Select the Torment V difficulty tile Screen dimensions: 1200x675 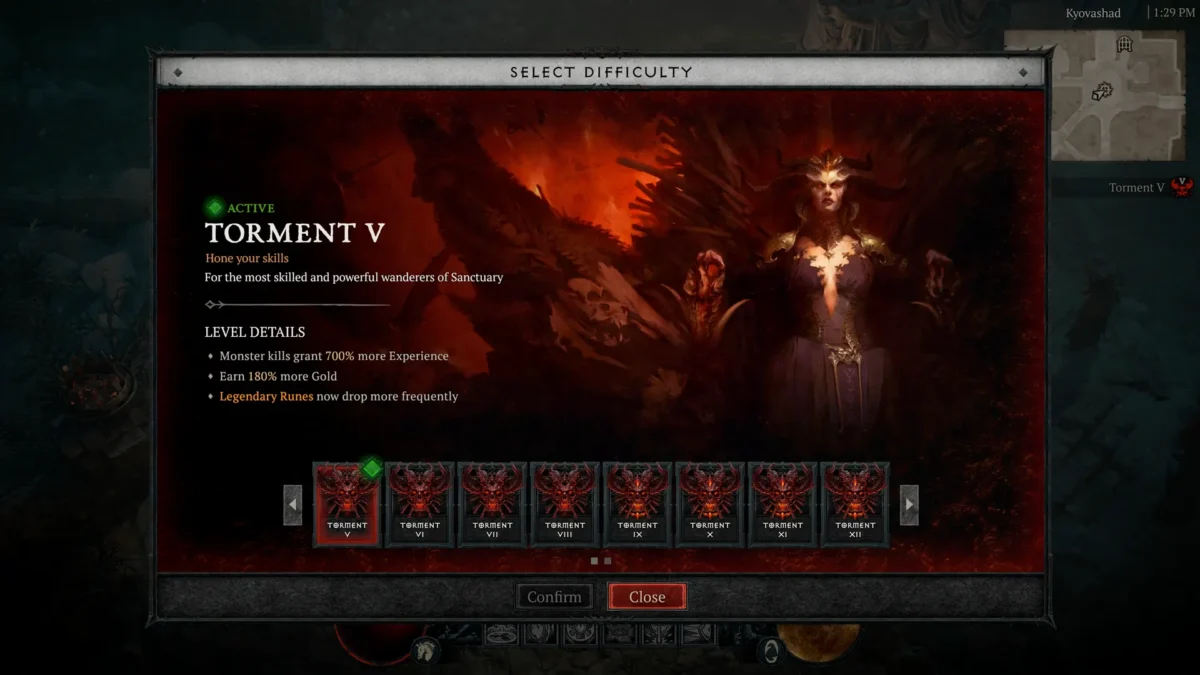(347, 504)
